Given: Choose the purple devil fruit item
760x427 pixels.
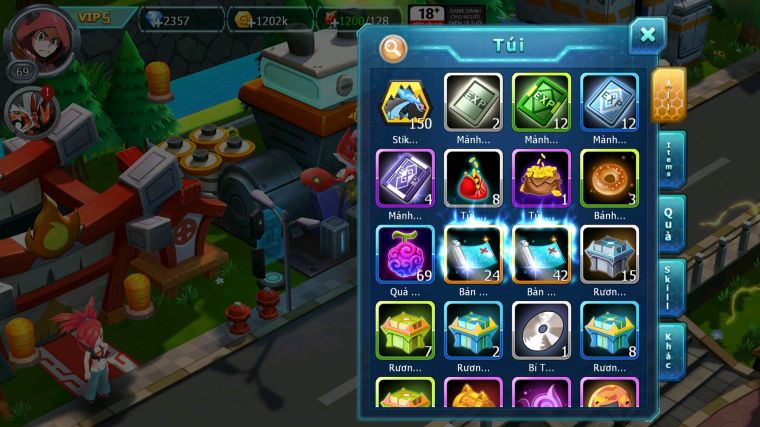Looking at the screenshot, I should click(x=405, y=254).
